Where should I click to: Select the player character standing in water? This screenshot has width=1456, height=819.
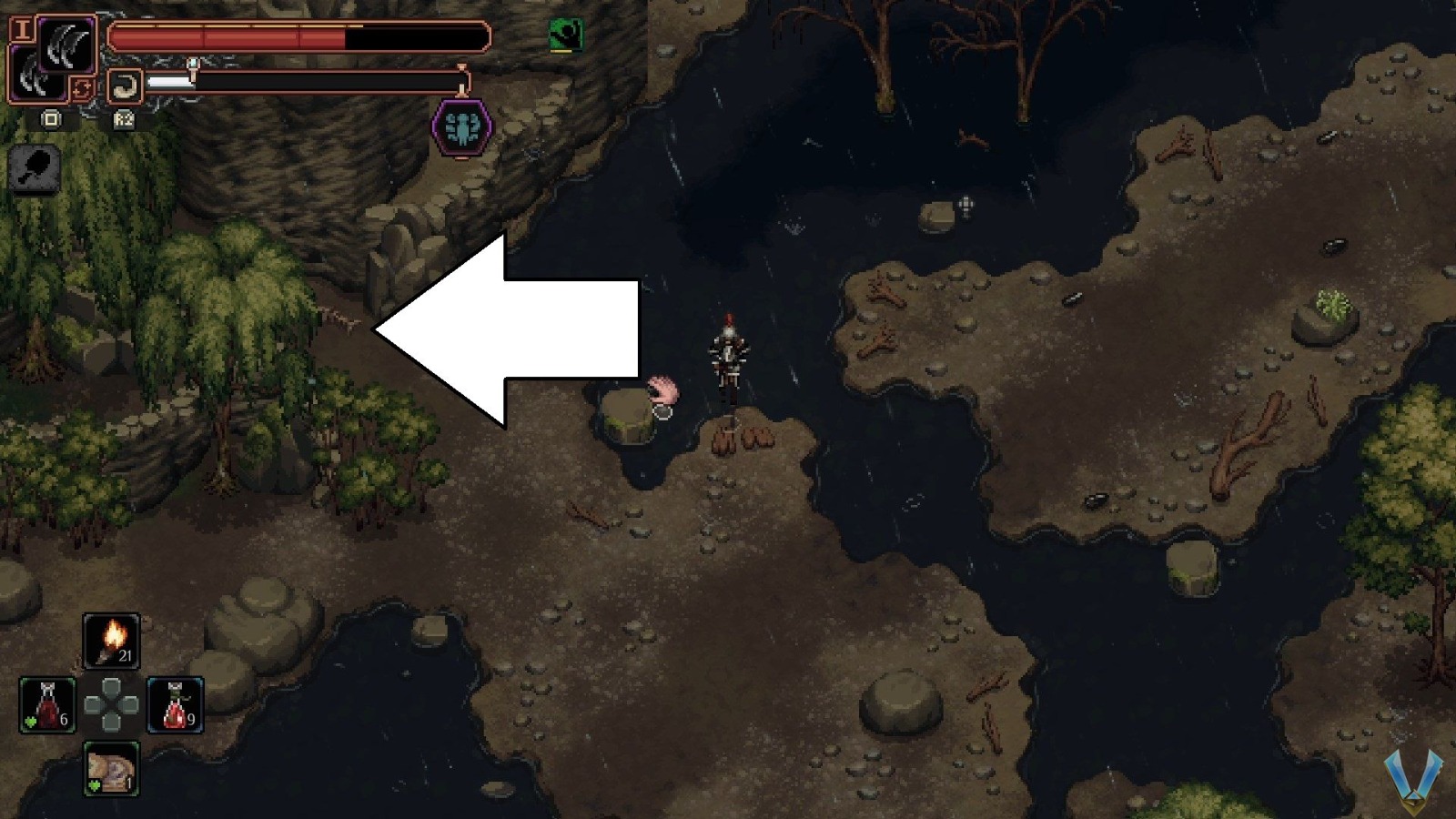(x=728, y=355)
